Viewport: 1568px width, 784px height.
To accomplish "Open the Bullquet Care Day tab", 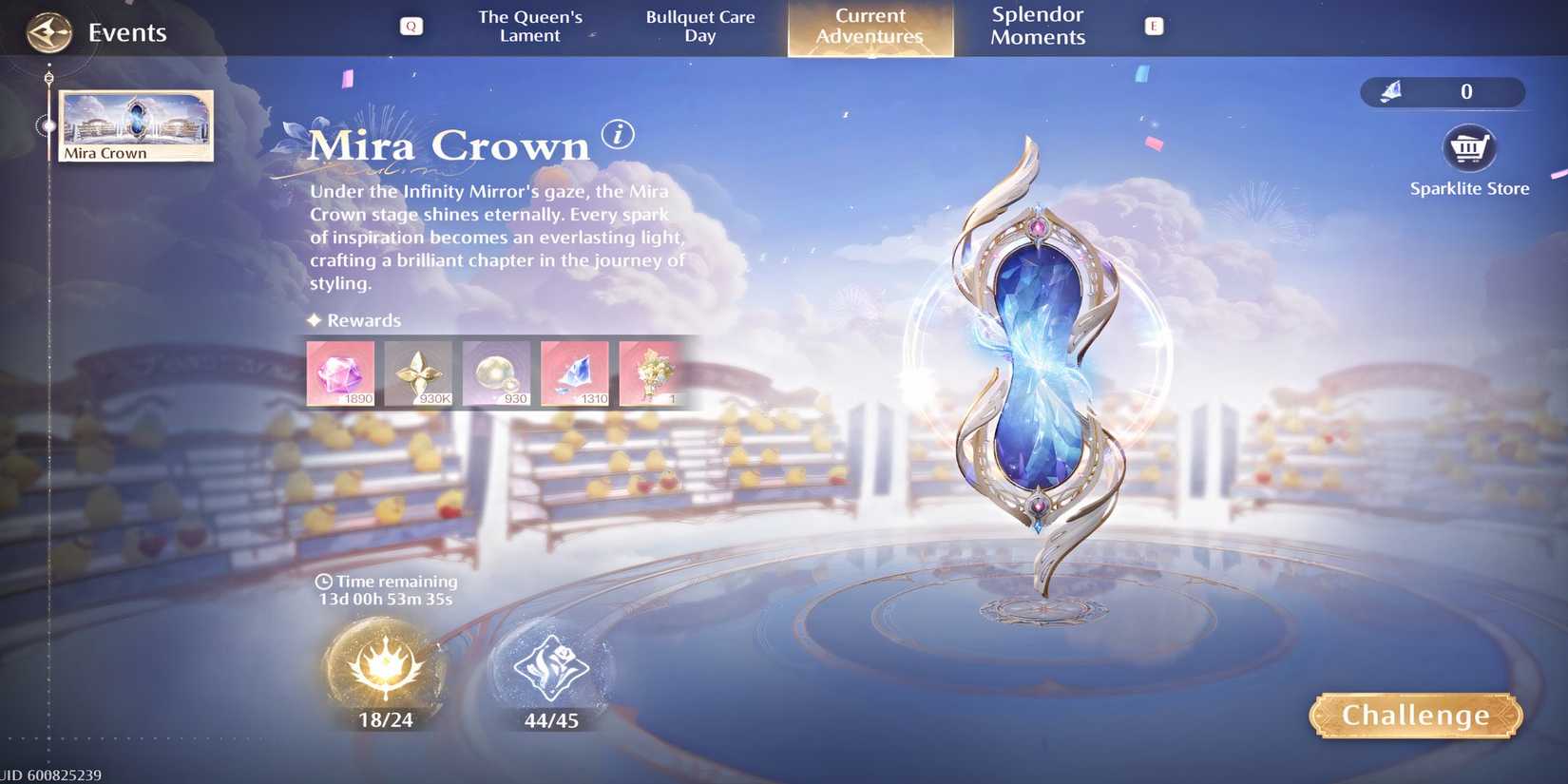I will [700, 26].
